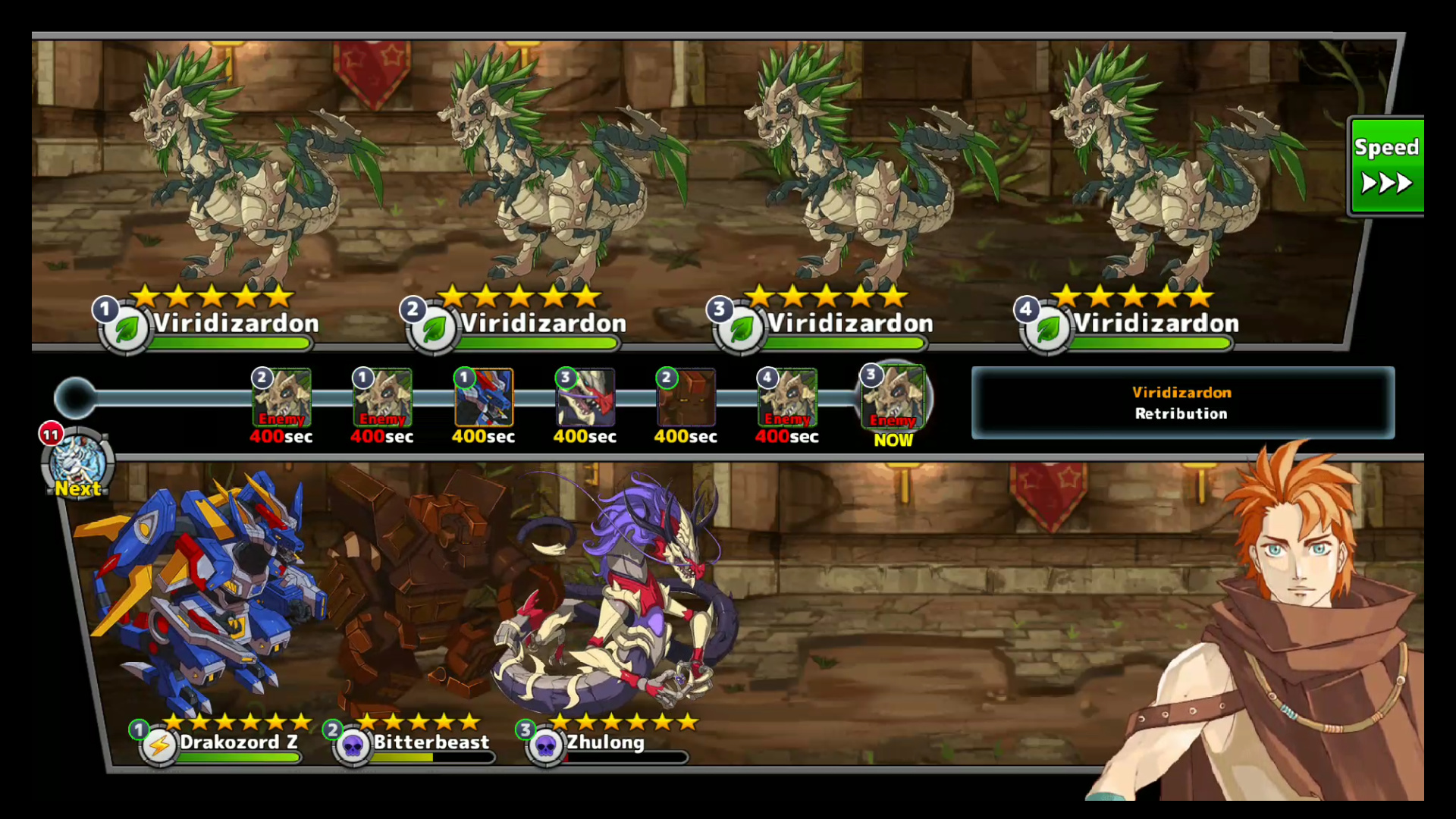Select Drakozord Z portrait in turn timeline
1456x819 pixels.
484,398
